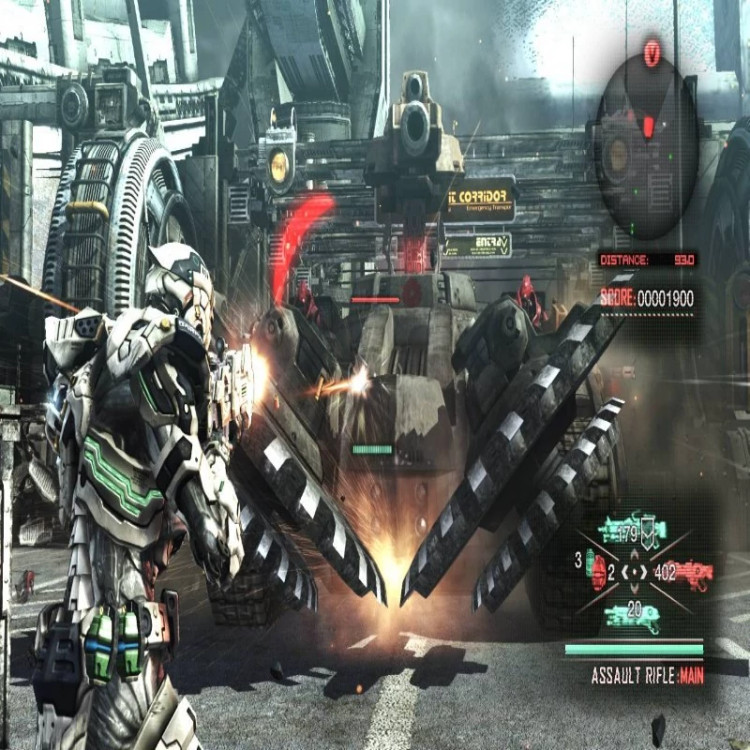Viewport: 750px width, 750px height.
Task: Select the green assault rifle with 179 ammo
Action: 632,530
